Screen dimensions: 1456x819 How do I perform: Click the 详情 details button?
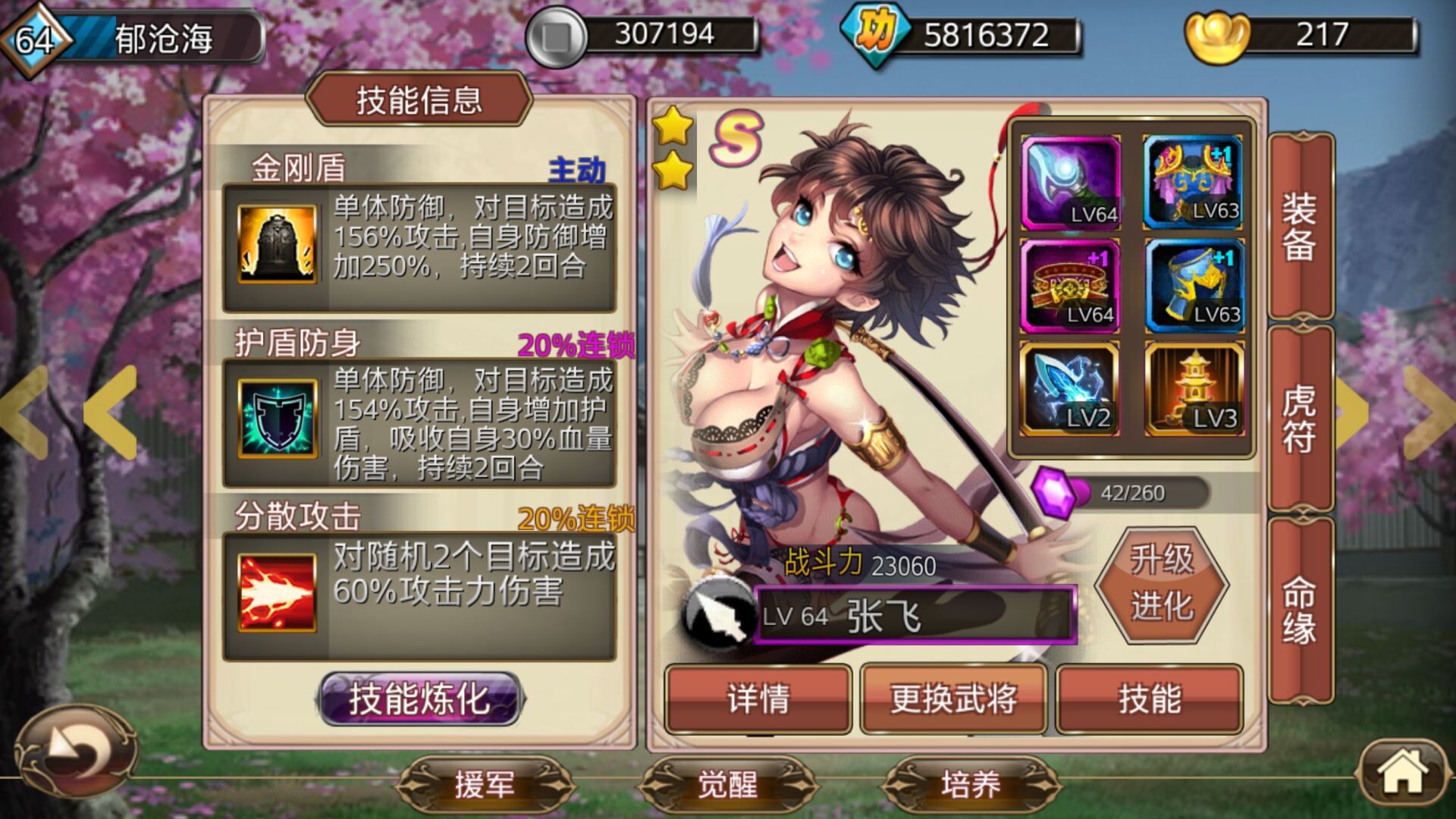coord(758,698)
